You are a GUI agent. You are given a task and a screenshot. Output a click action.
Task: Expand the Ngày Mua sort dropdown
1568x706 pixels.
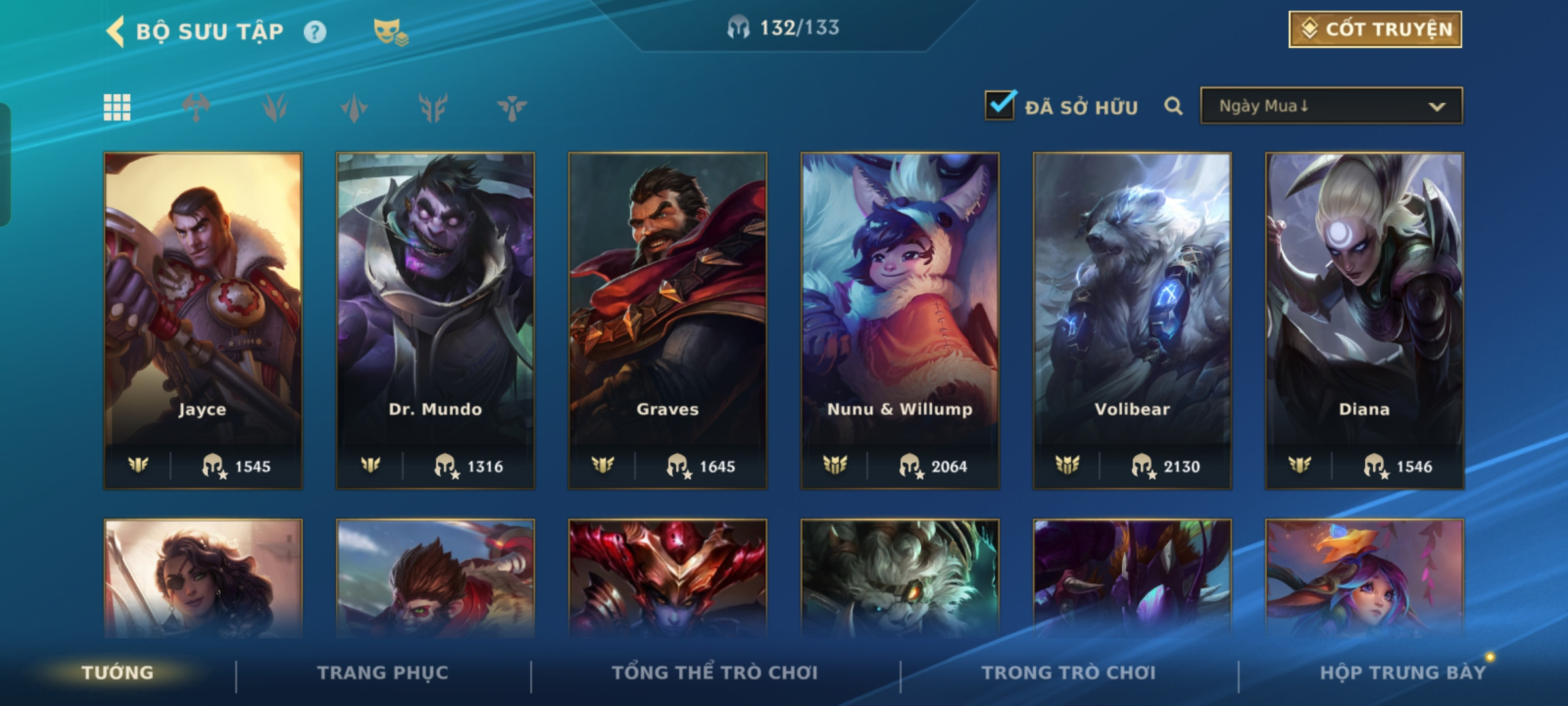point(1331,106)
